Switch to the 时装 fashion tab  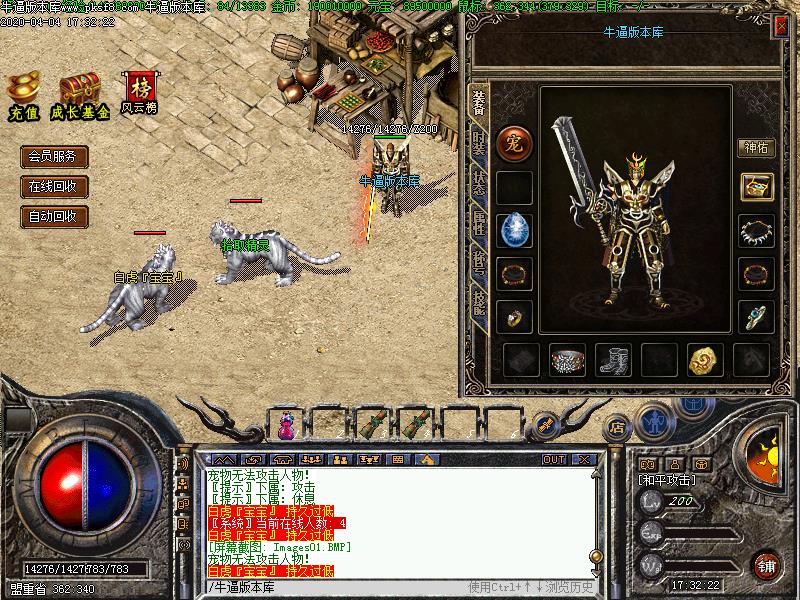click(x=479, y=144)
